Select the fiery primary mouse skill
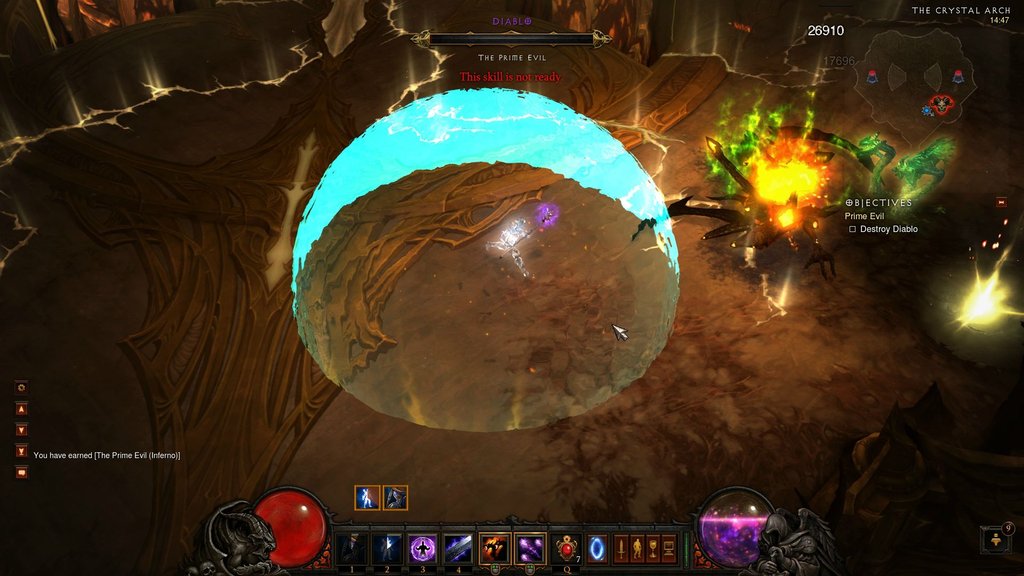Screen dimensions: 1024x576 495,548
